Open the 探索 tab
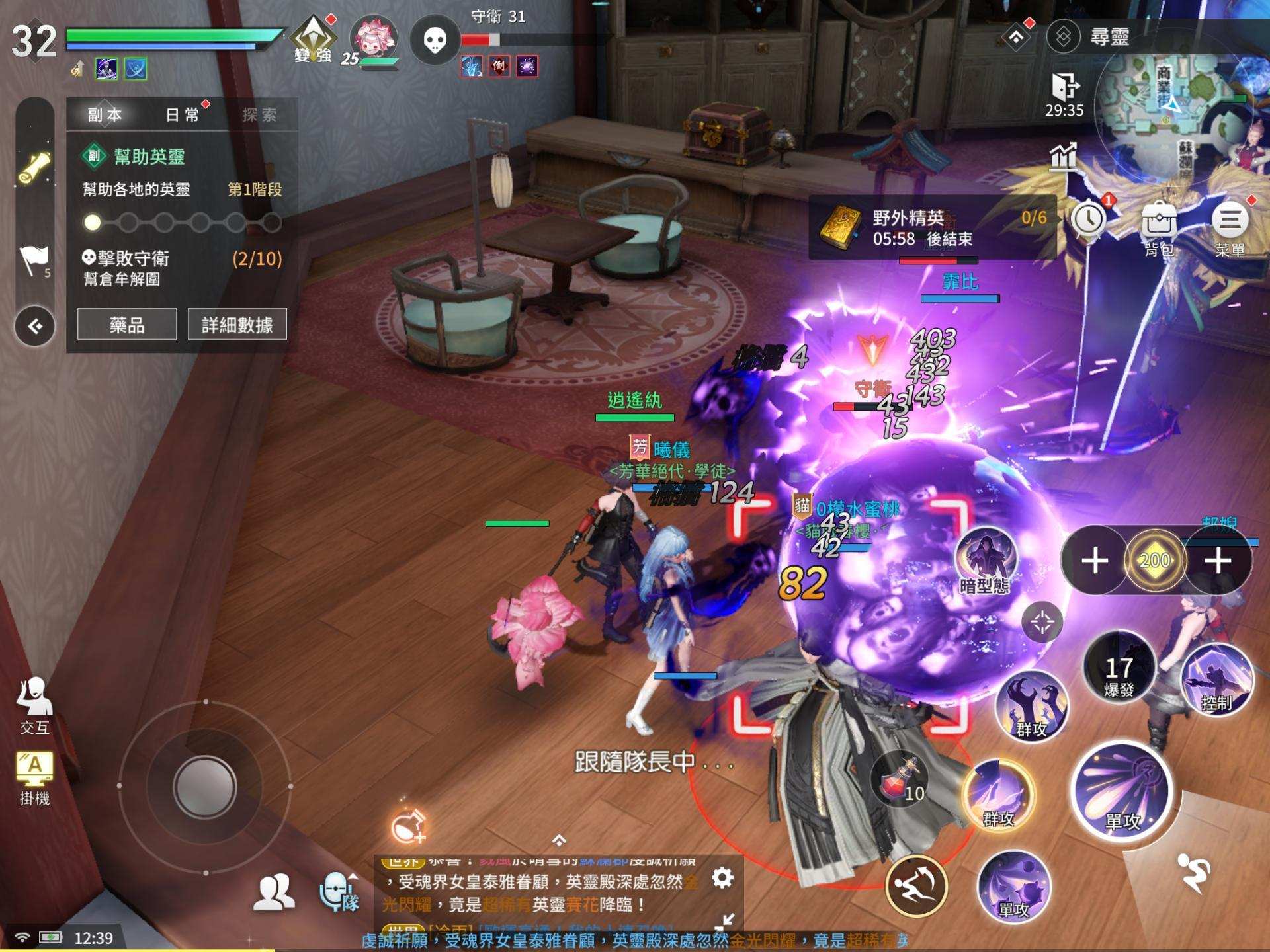 (259, 115)
